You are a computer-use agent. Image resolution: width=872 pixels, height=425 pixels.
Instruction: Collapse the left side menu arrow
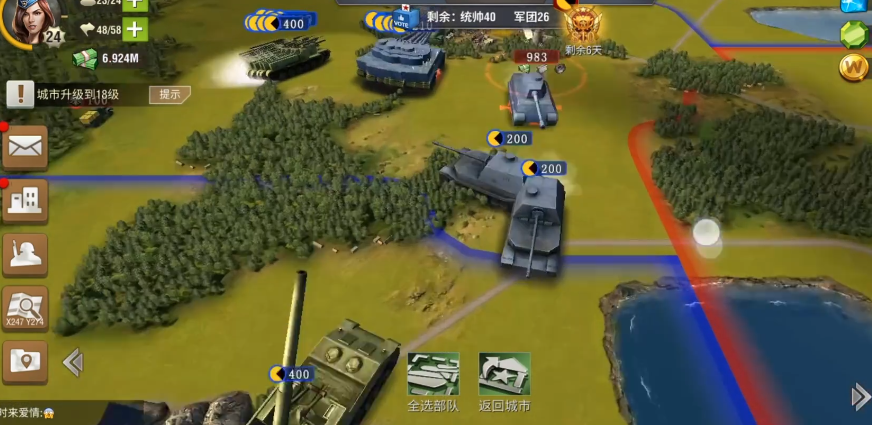(72, 361)
